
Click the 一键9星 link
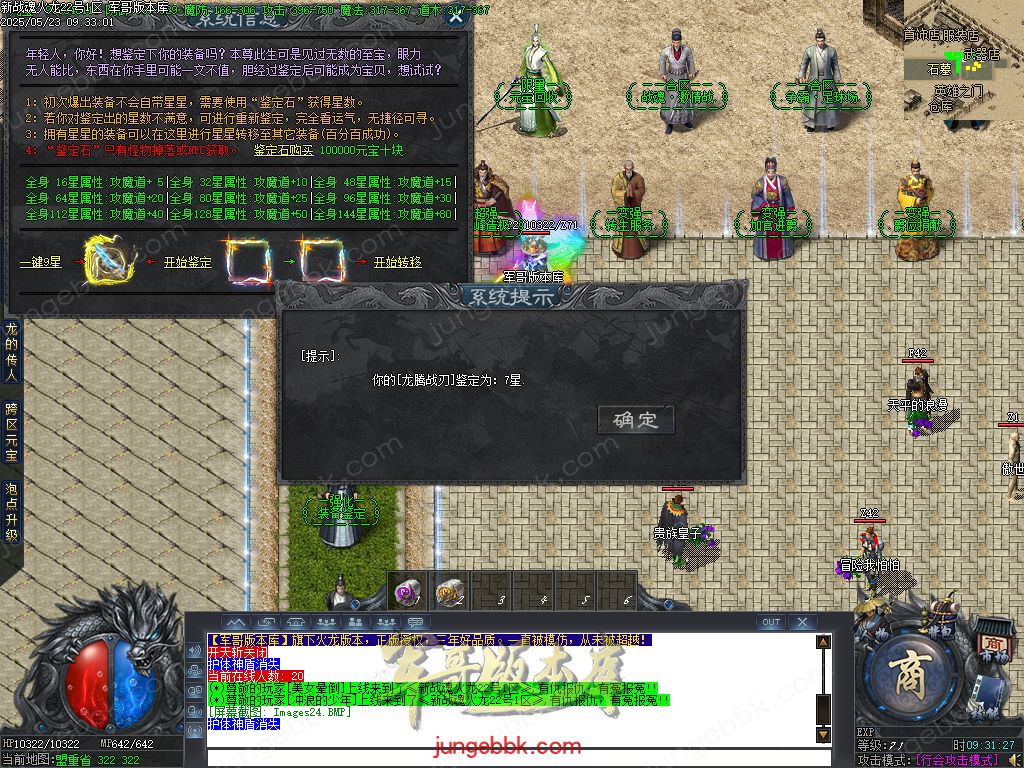(x=41, y=263)
